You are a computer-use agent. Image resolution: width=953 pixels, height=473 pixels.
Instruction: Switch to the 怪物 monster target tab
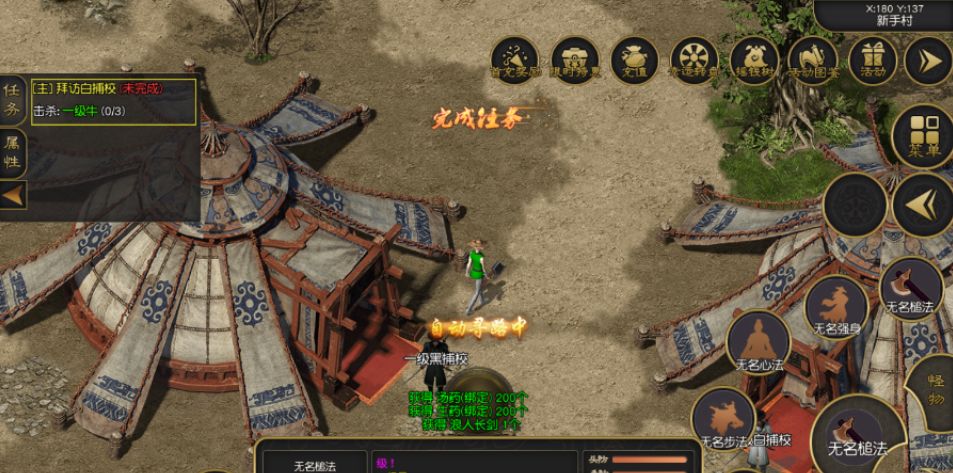(935, 390)
